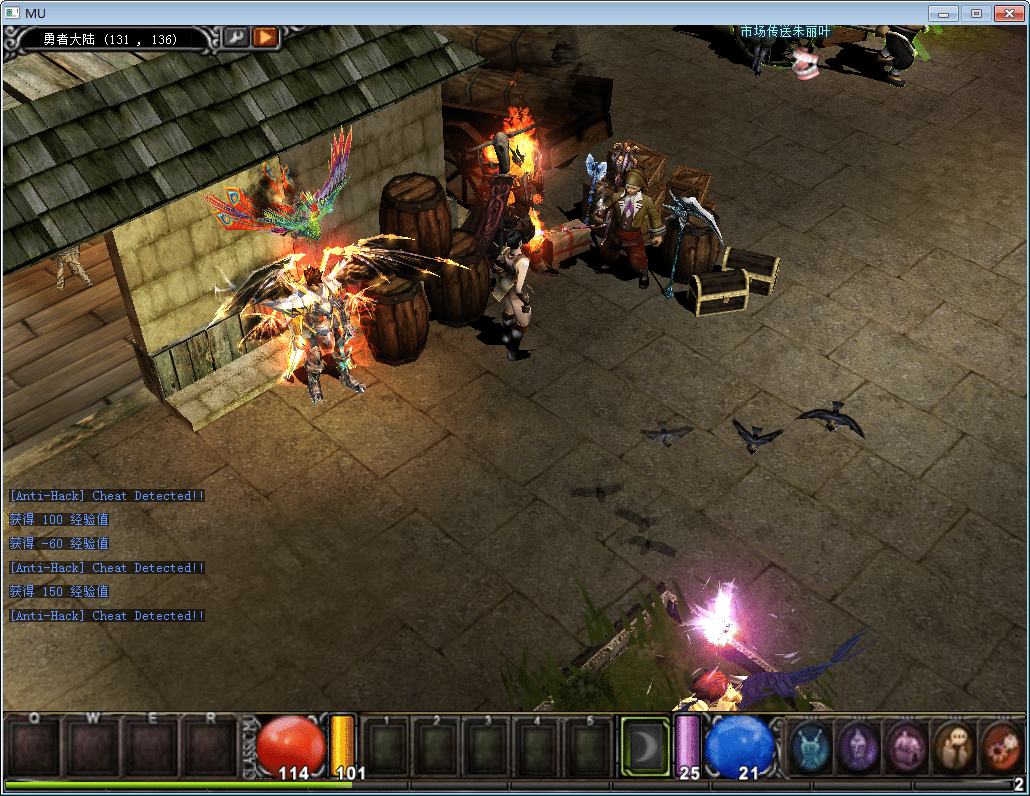Open the wrench settings button
This screenshot has width=1030, height=796.
tap(237, 37)
